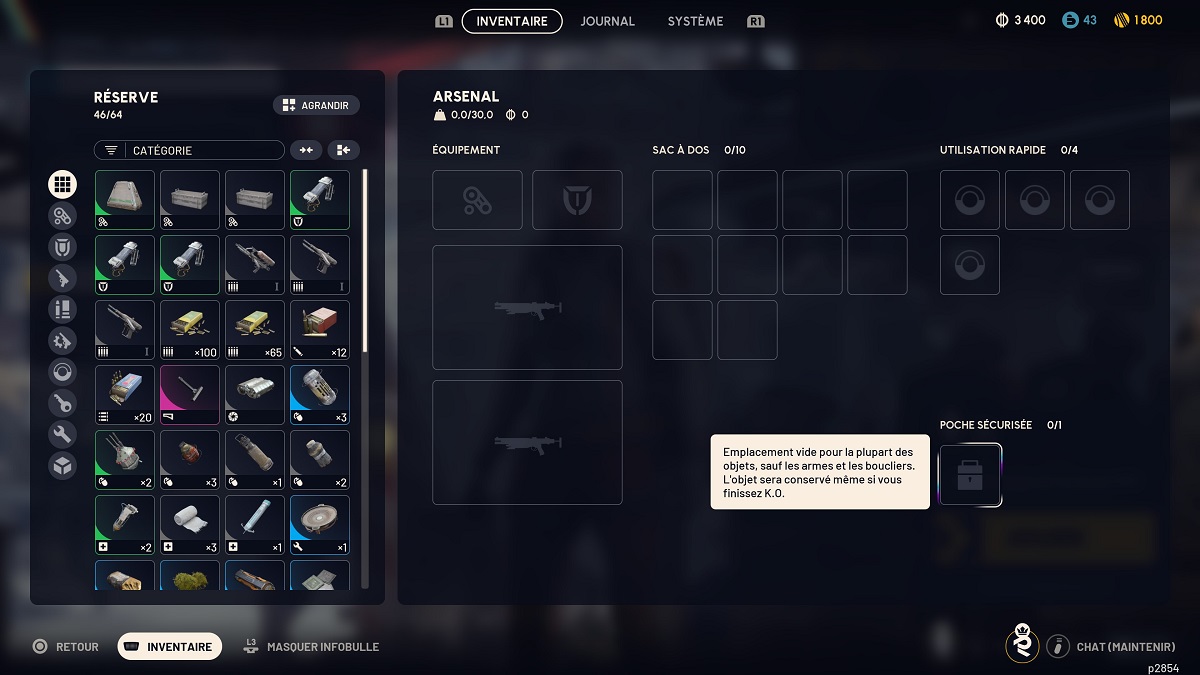Filter stash by shields category
This screenshot has height=675, width=1200.
tap(62, 247)
